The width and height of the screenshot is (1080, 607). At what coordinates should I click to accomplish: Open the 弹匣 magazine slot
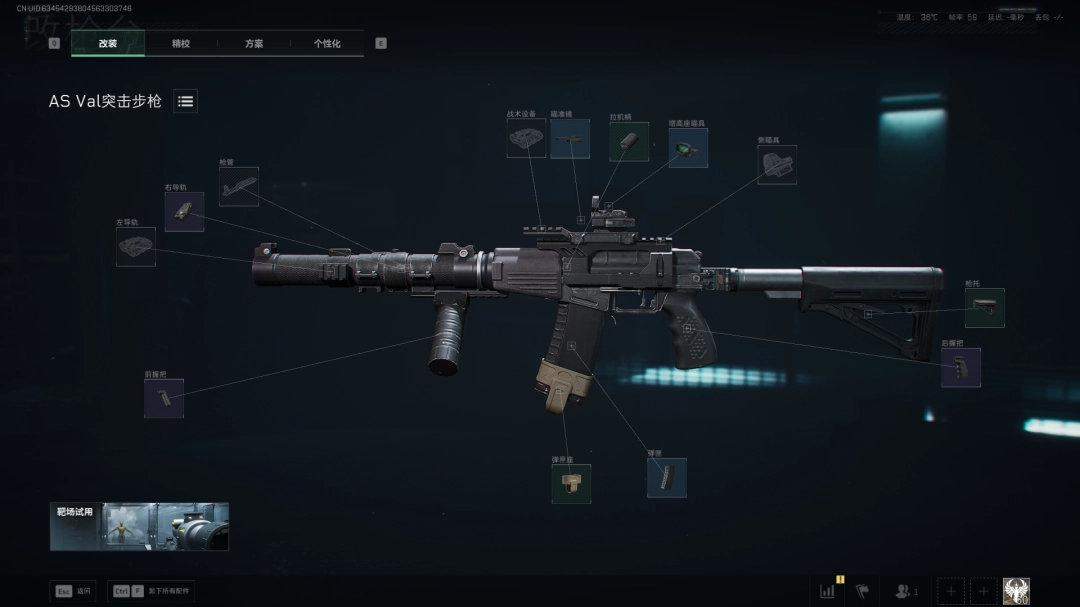[666, 478]
